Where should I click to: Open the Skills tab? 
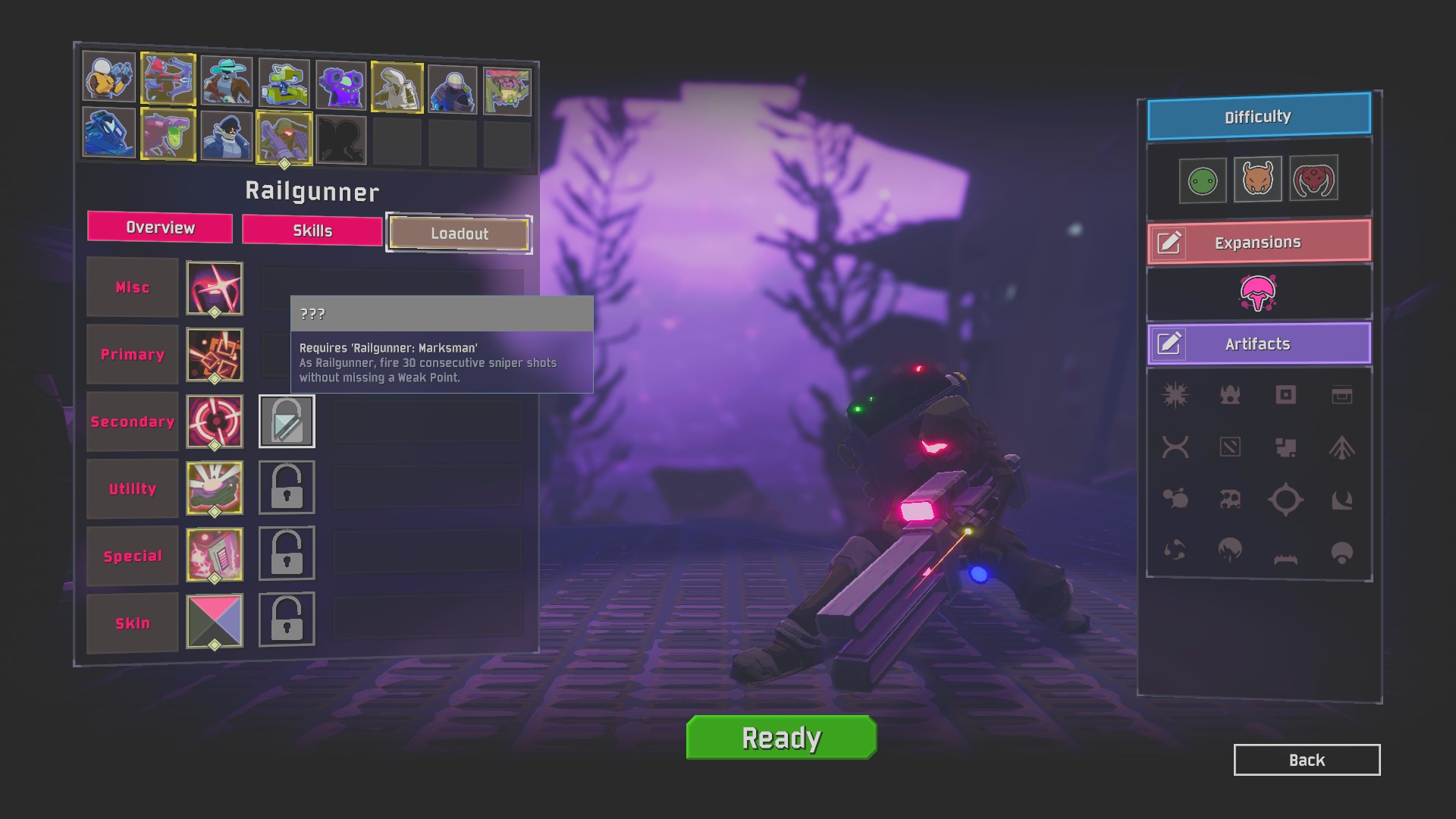click(x=312, y=231)
